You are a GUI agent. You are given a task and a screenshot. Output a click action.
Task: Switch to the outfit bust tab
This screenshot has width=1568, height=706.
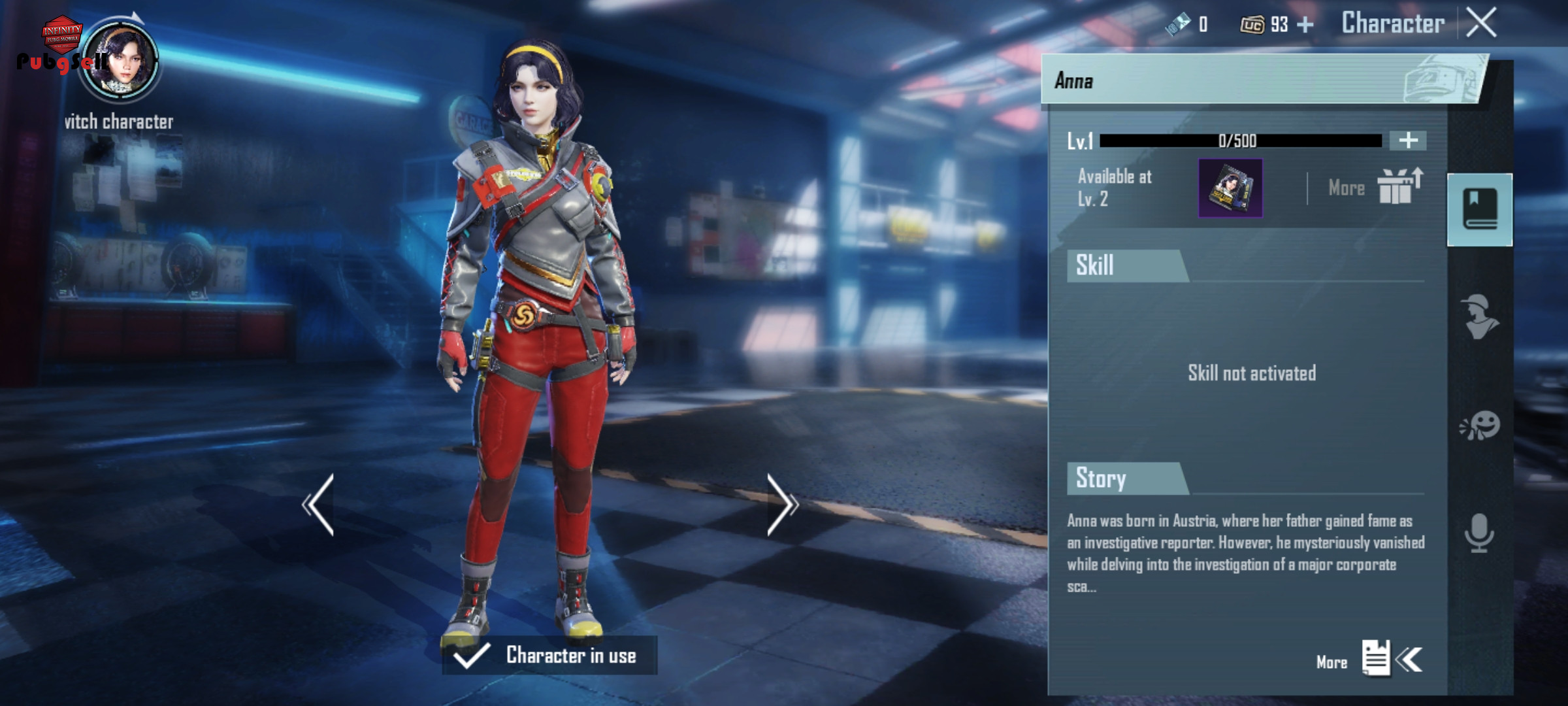pyautogui.click(x=1479, y=317)
